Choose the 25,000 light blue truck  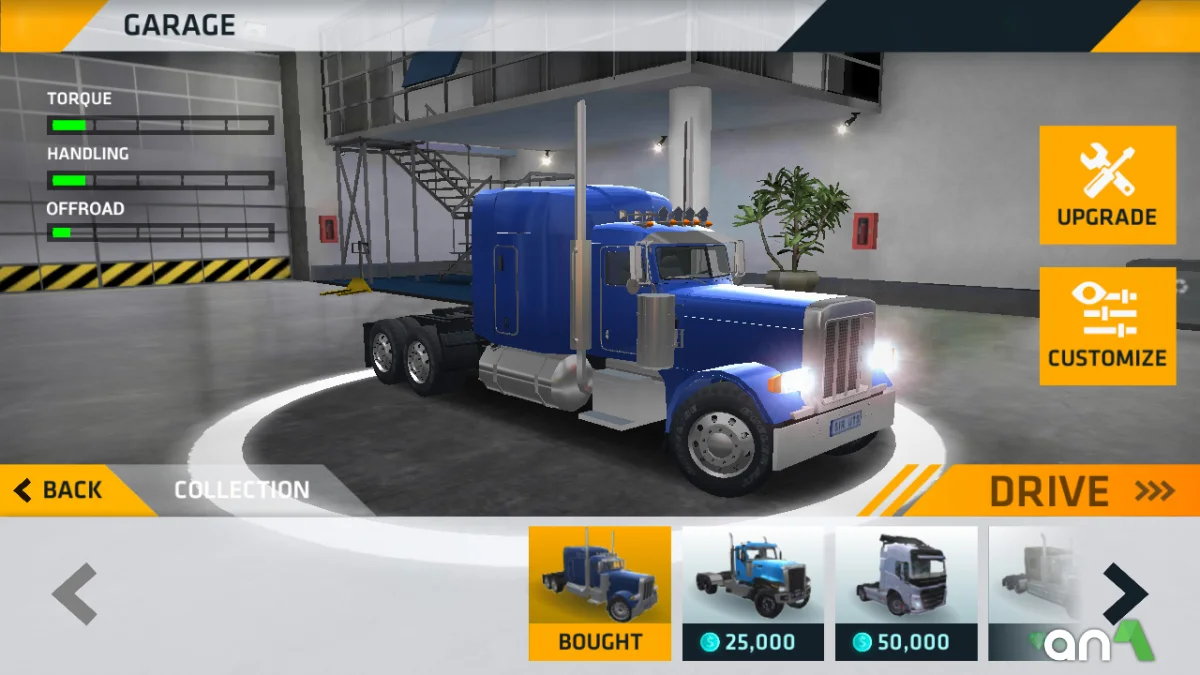pos(752,592)
